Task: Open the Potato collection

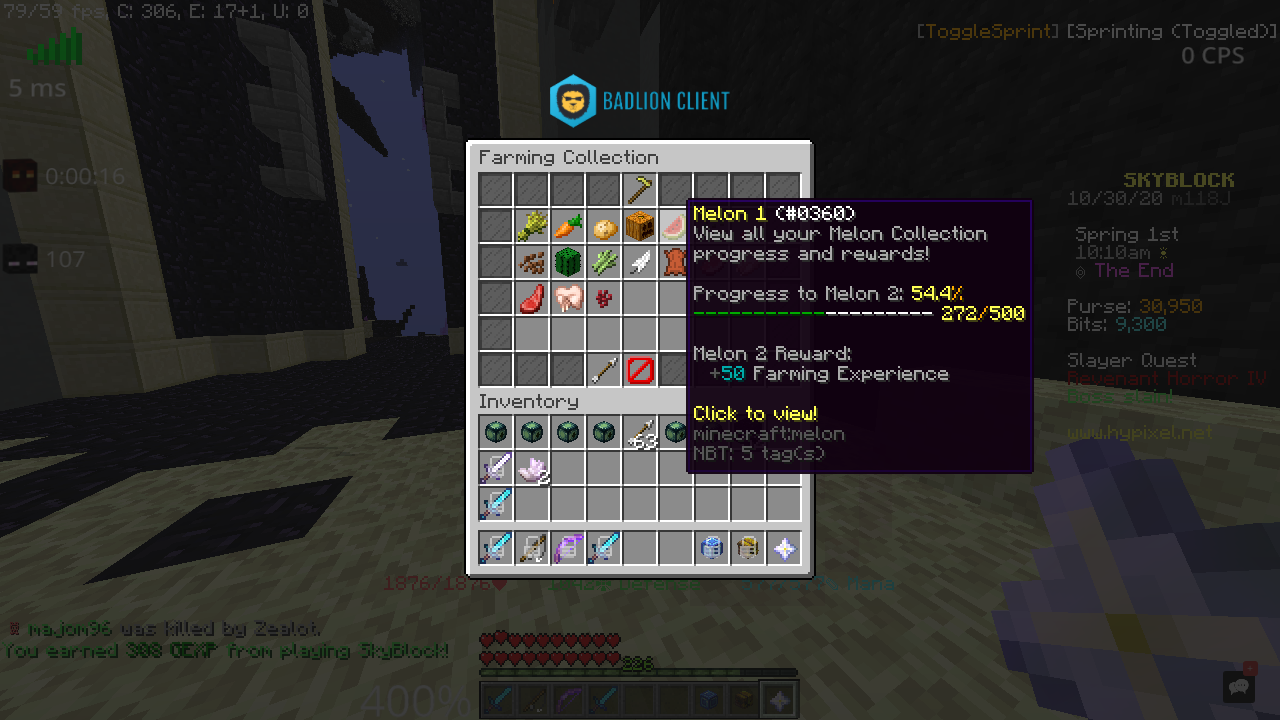Action: pos(605,225)
